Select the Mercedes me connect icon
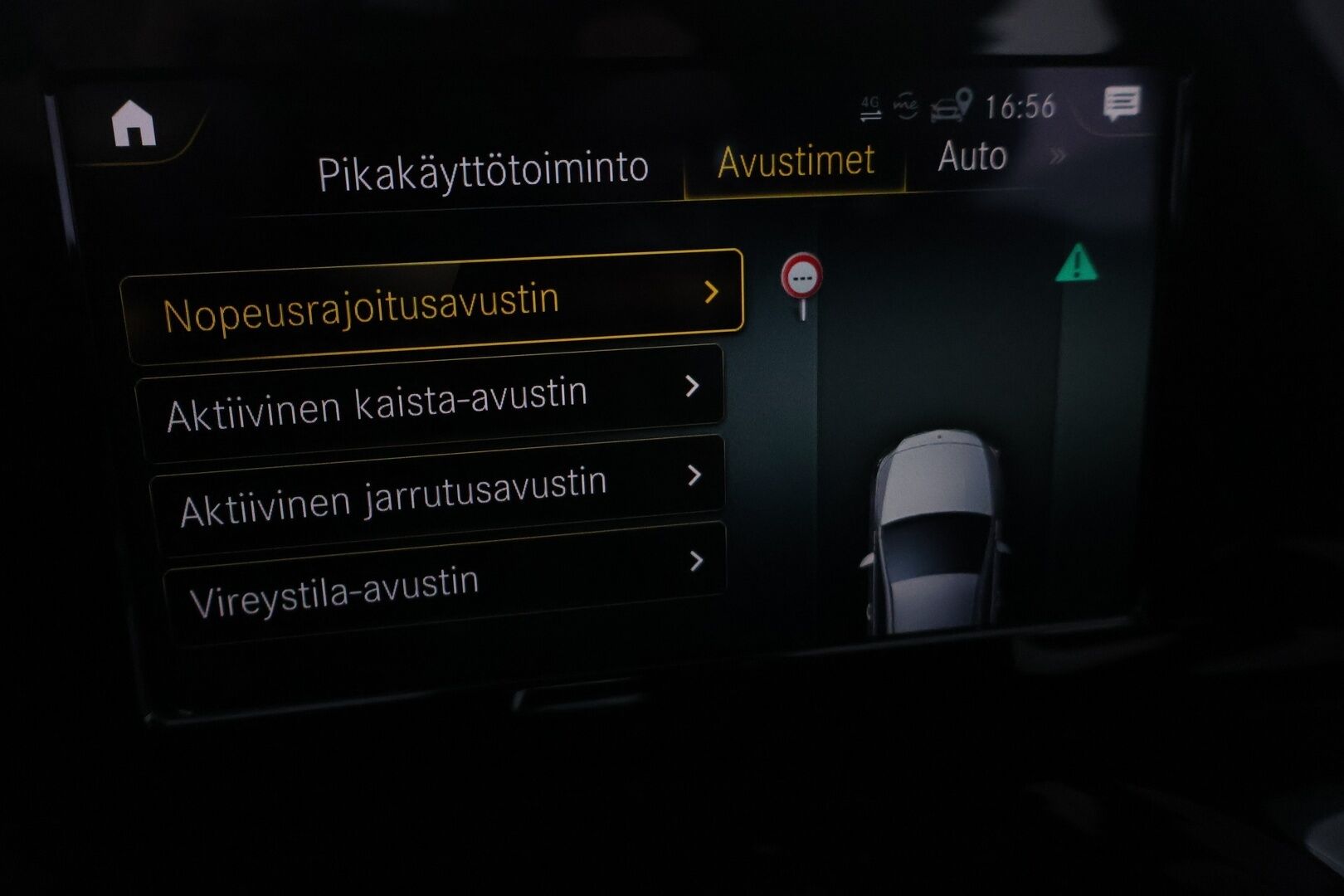The height and width of the screenshot is (896, 1344). (x=907, y=106)
